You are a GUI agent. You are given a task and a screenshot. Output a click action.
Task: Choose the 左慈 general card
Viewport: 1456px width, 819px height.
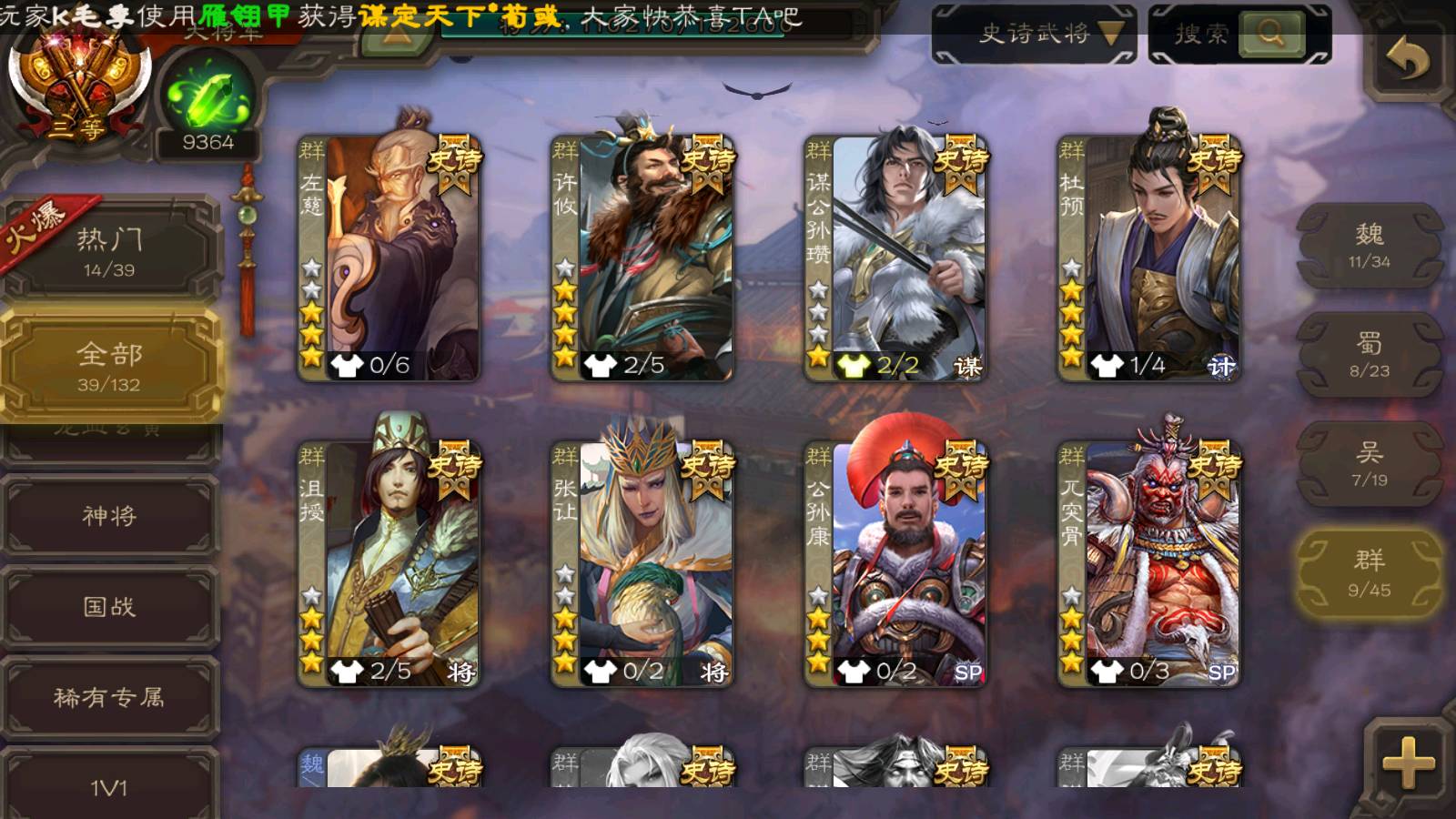(389, 258)
